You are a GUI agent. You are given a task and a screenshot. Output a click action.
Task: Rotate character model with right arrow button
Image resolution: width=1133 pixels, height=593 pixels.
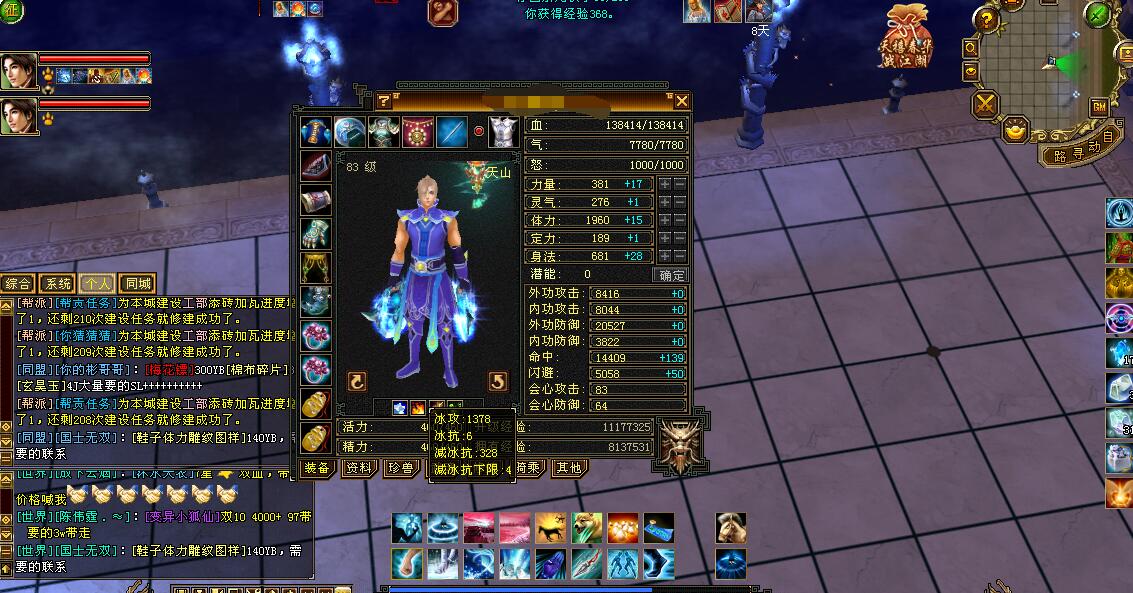[497, 380]
